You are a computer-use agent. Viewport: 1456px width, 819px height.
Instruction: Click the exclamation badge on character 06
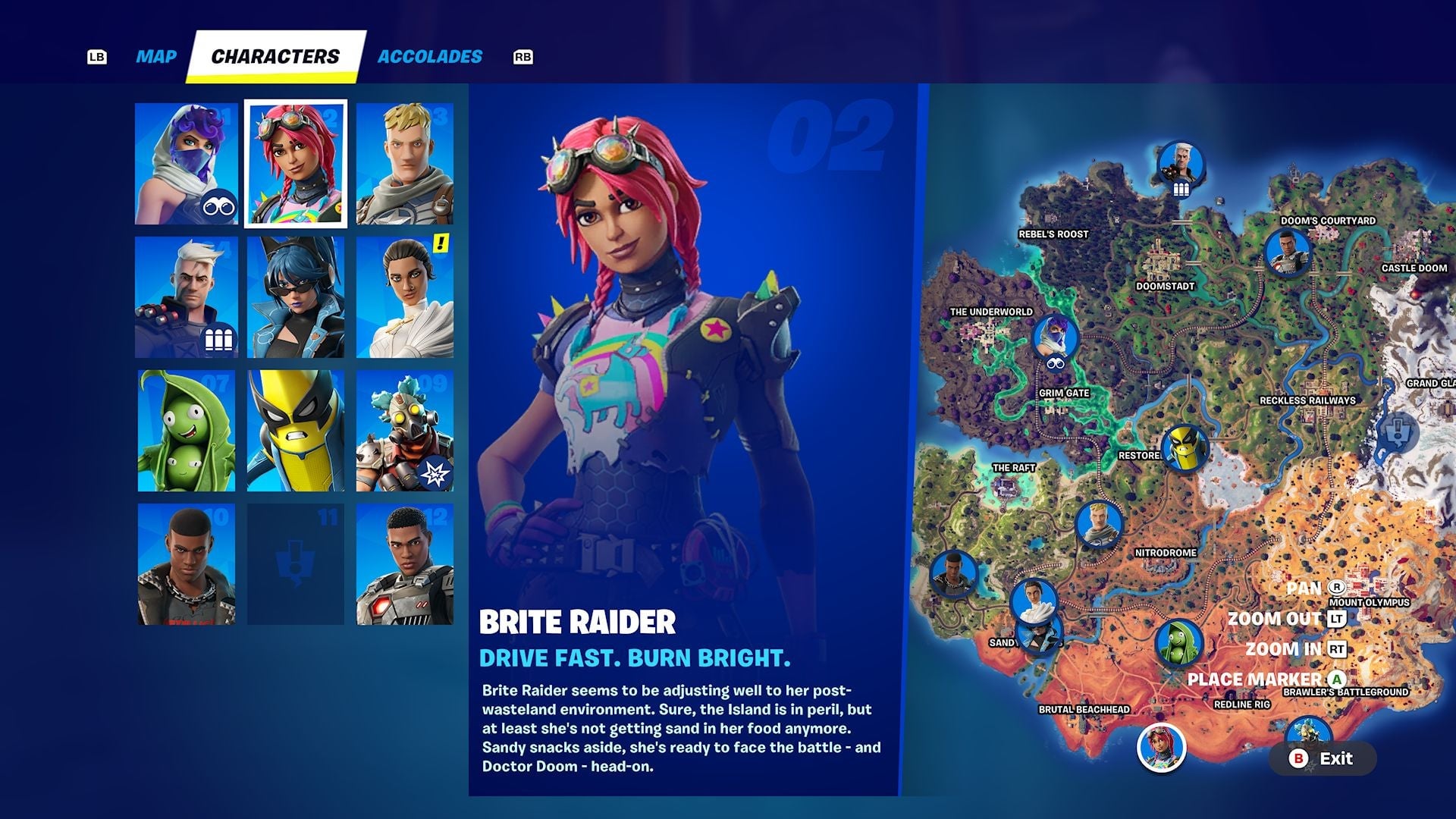coord(440,244)
